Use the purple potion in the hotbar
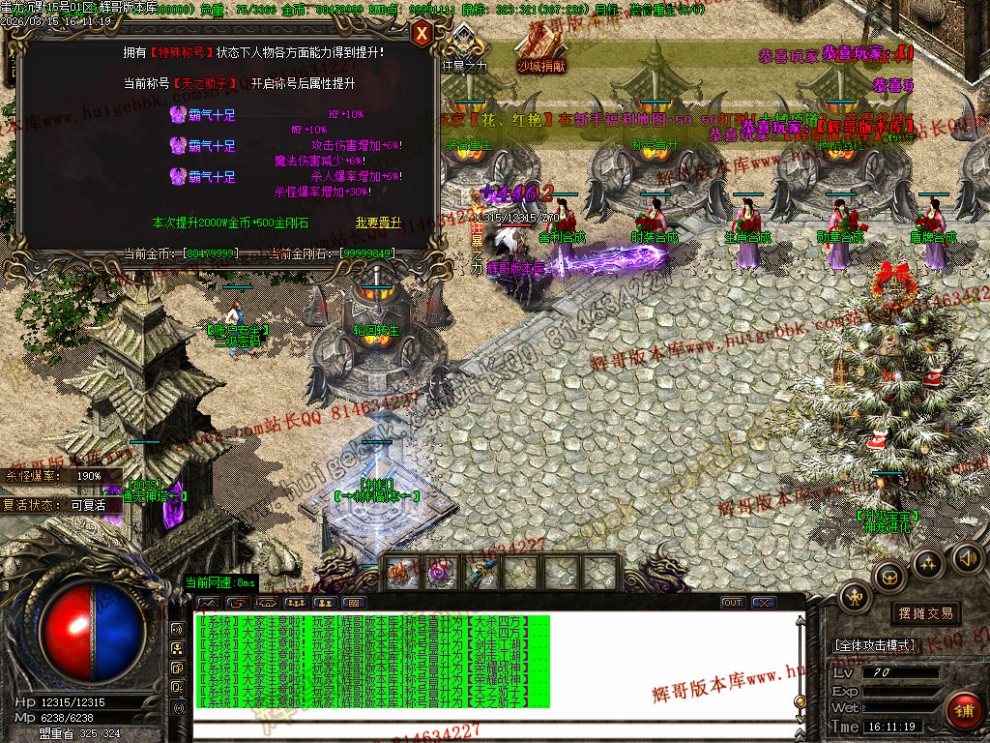The width and height of the screenshot is (990, 743). (440, 573)
